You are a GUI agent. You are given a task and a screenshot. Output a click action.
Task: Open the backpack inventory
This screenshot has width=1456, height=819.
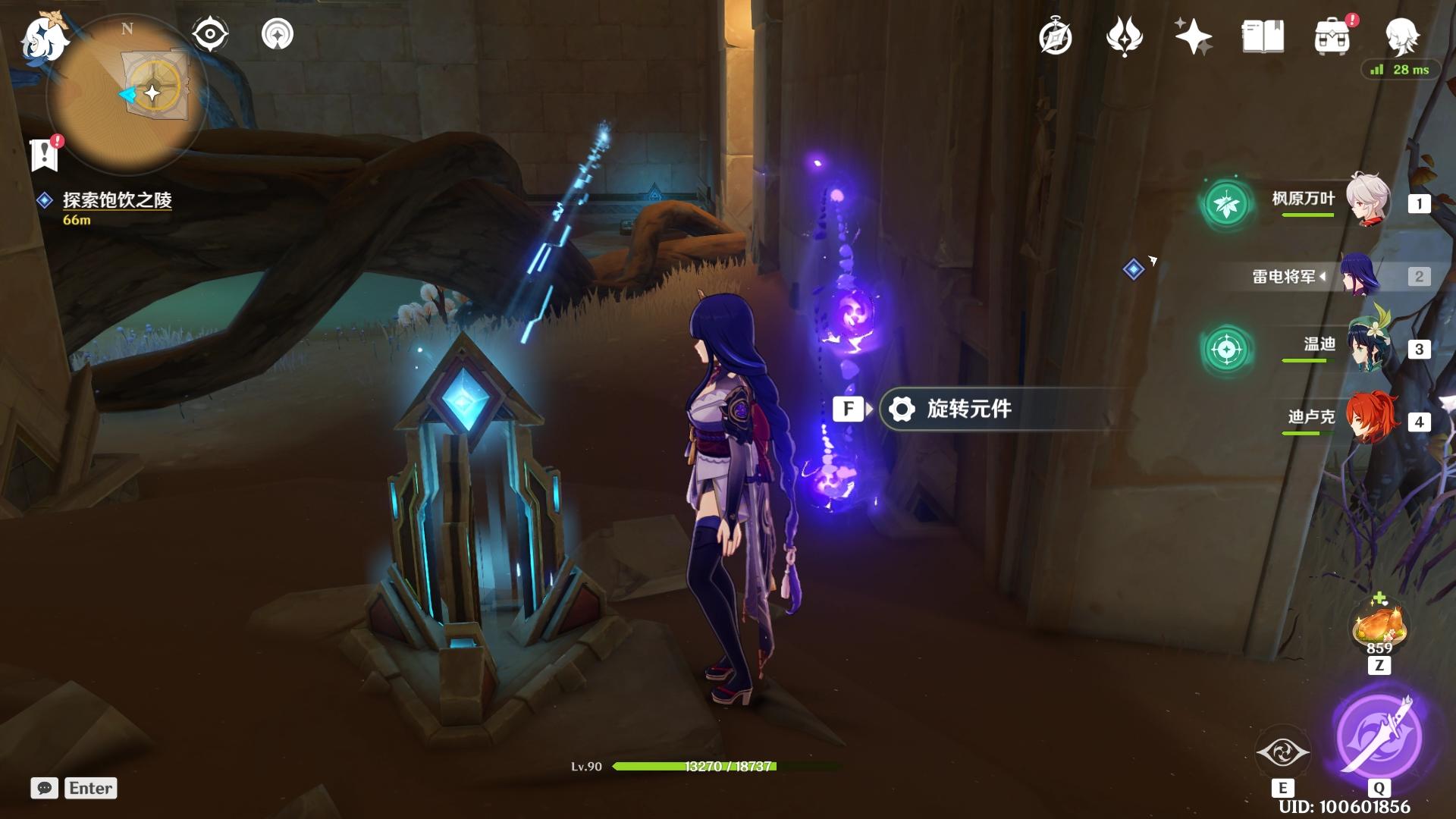(x=1332, y=37)
